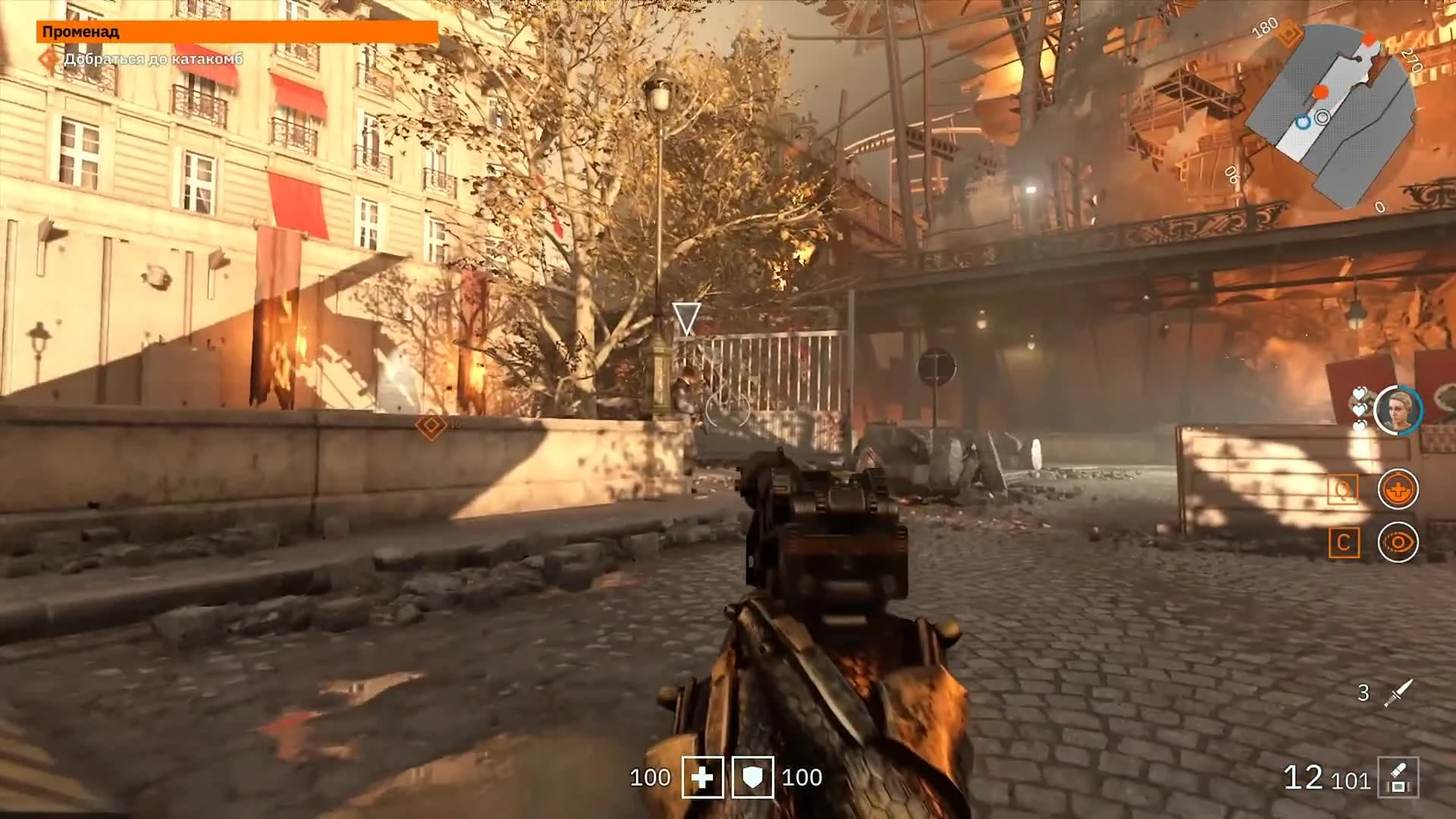Click the health cross icon beside 100
Viewport: 1456px width, 819px height.
click(703, 777)
